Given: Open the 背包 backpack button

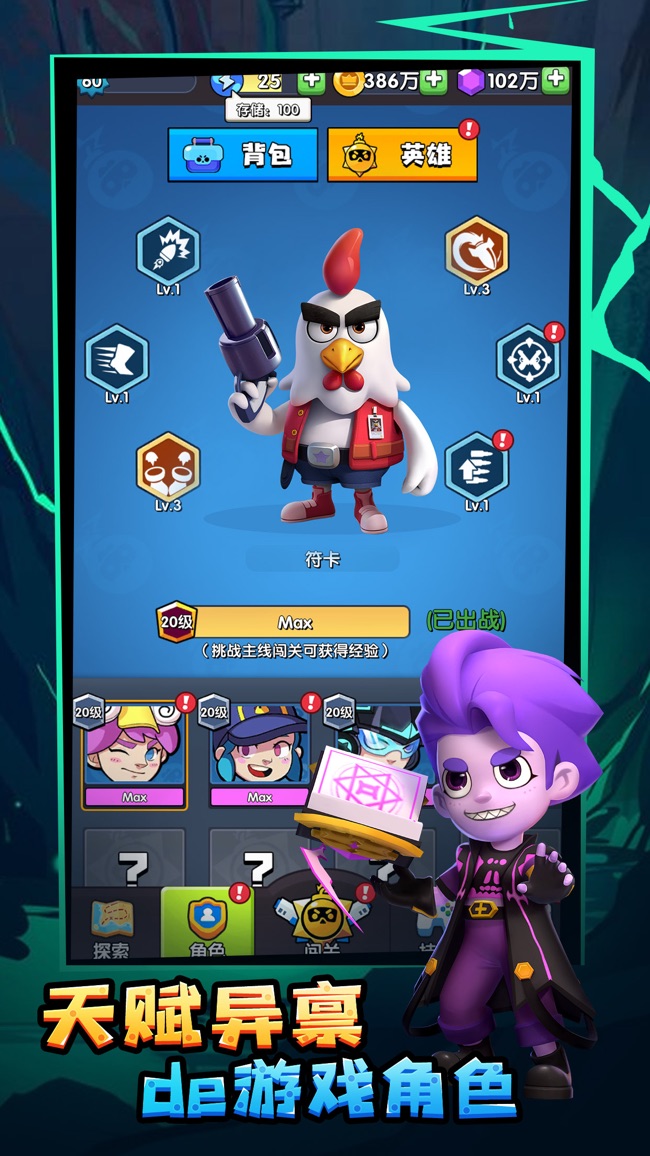Looking at the screenshot, I should point(243,155).
